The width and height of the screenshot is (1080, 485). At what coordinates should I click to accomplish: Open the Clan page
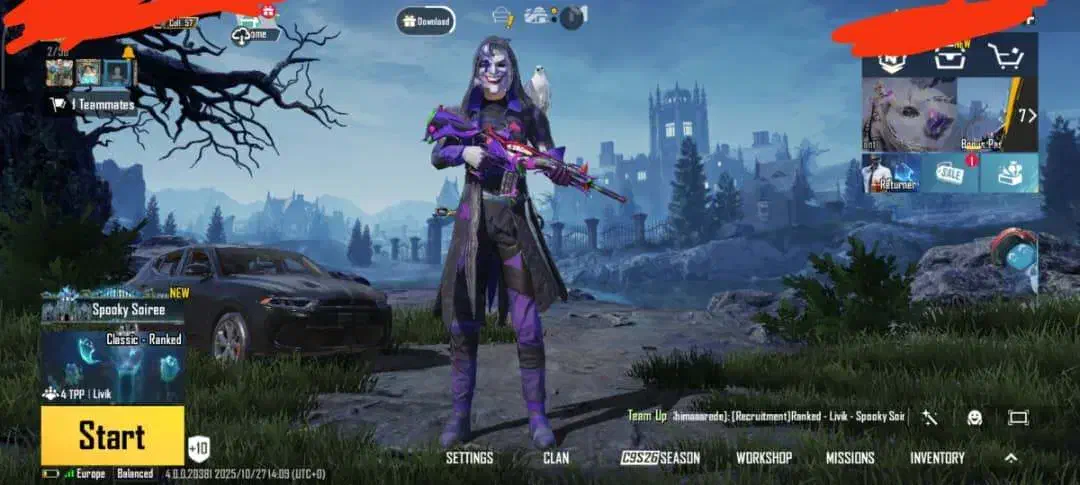tap(556, 458)
